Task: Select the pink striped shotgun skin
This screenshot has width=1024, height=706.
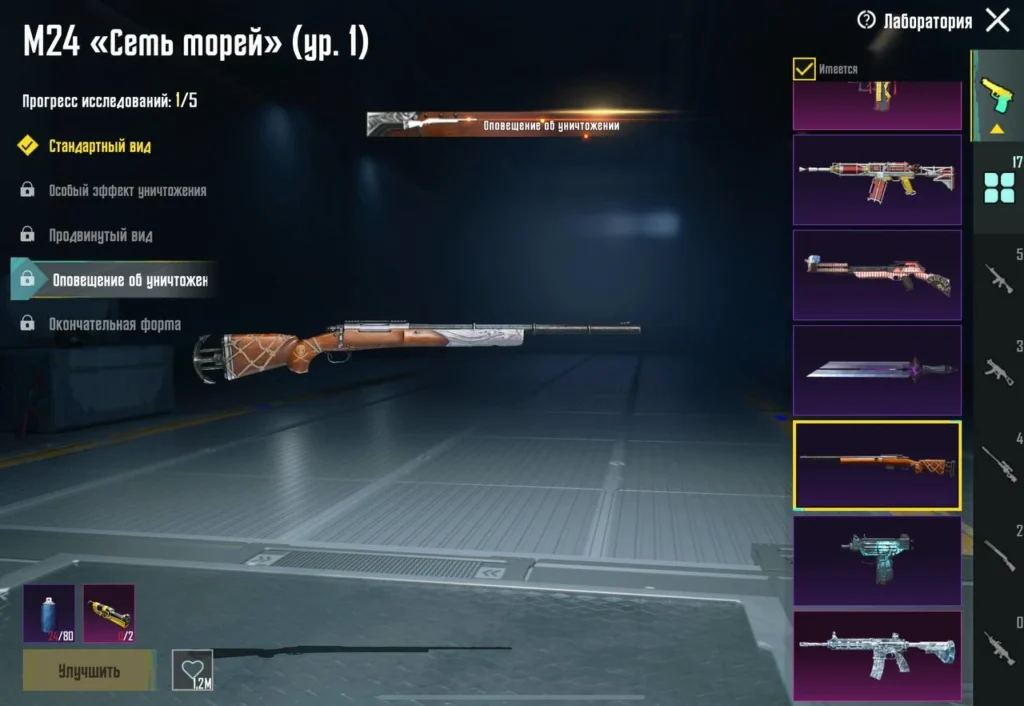Action: (876, 275)
